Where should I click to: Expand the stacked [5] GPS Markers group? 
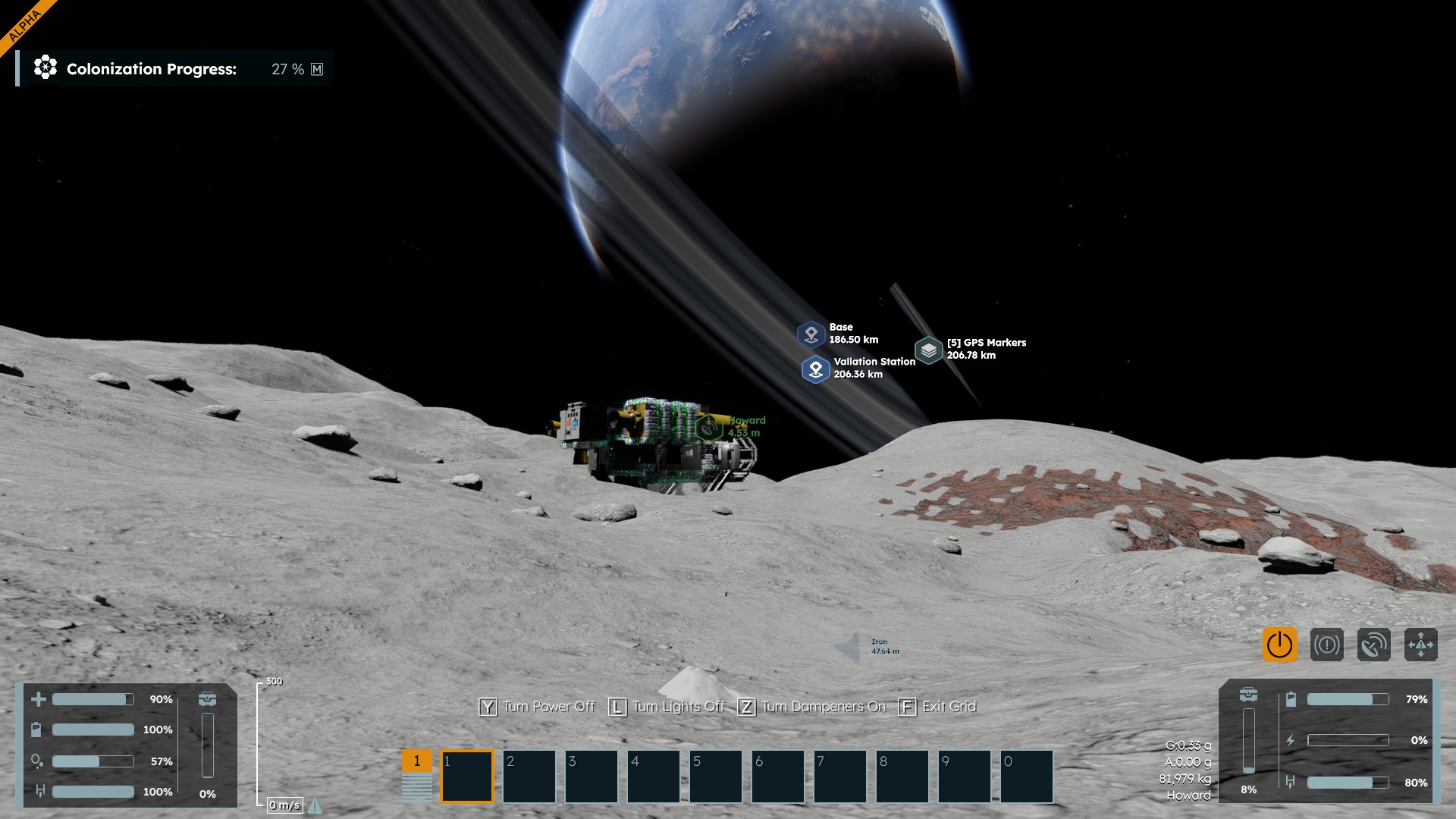[928, 350]
